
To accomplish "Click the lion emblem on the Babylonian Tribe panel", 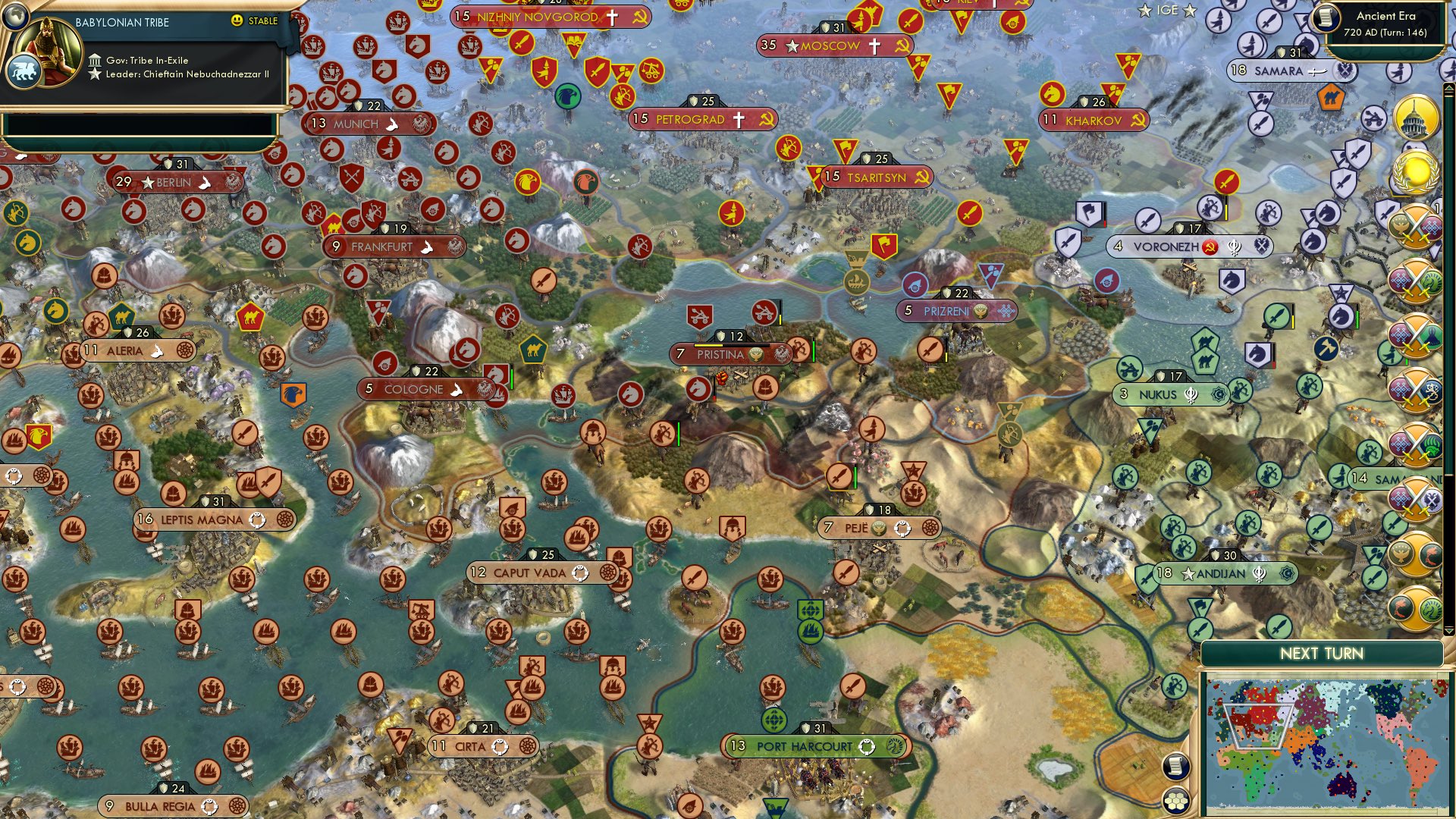I will [x=24, y=71].
